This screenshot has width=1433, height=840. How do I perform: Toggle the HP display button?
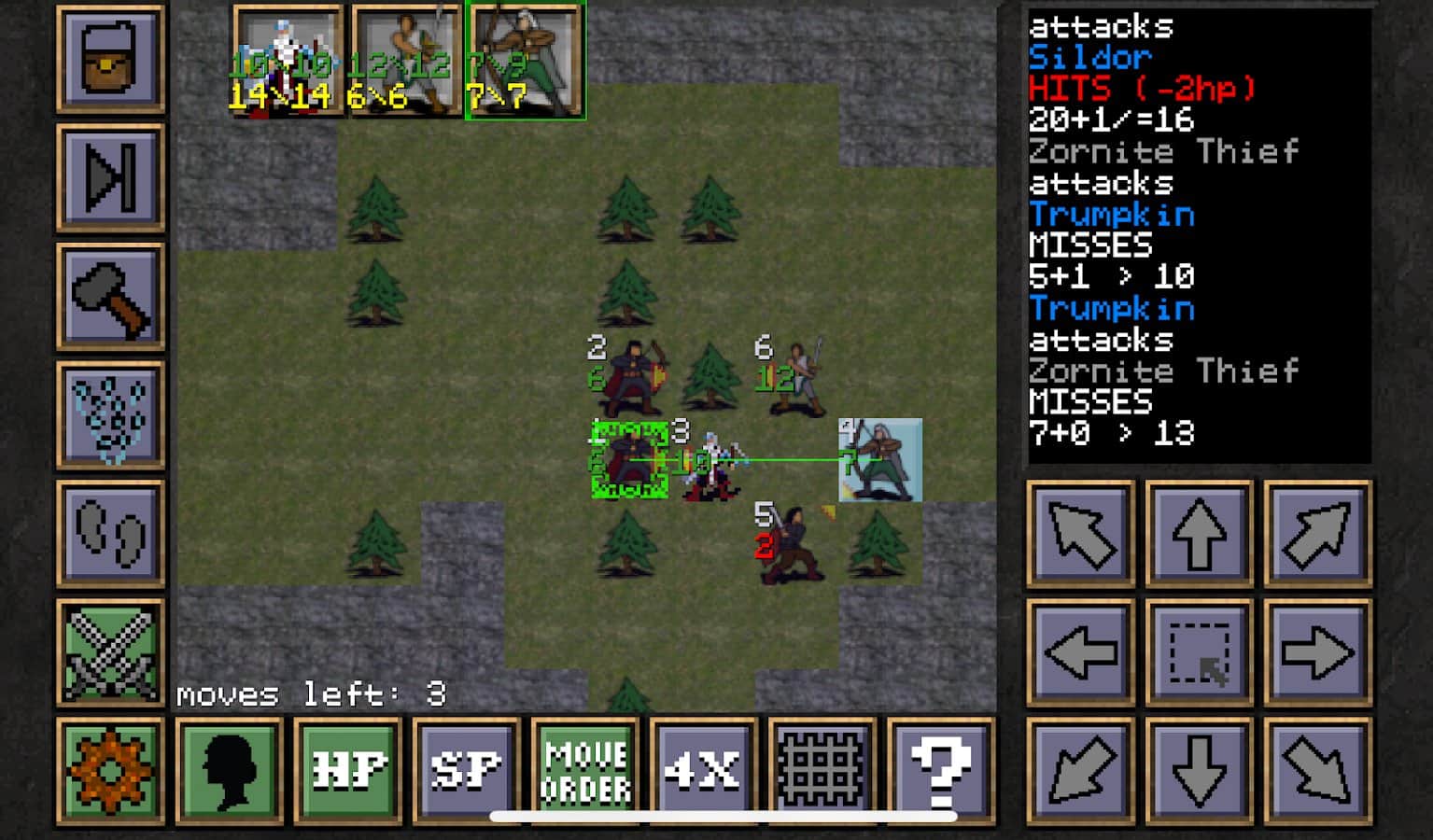click(347, 770)
